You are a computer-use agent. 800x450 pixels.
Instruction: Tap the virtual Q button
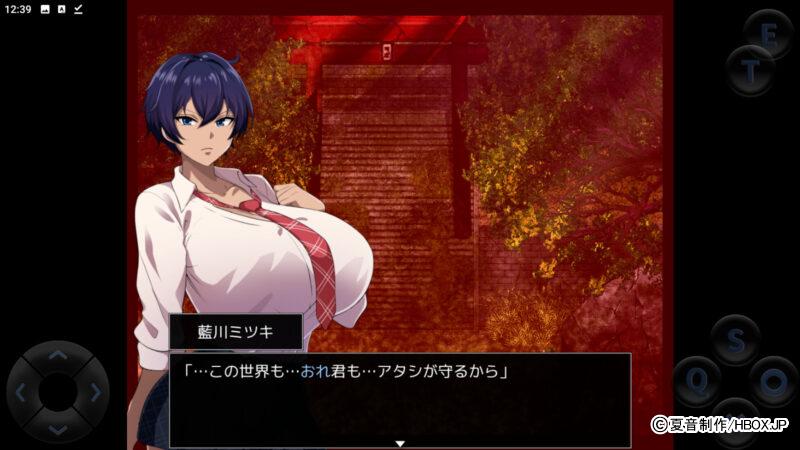tap(697, 381)
